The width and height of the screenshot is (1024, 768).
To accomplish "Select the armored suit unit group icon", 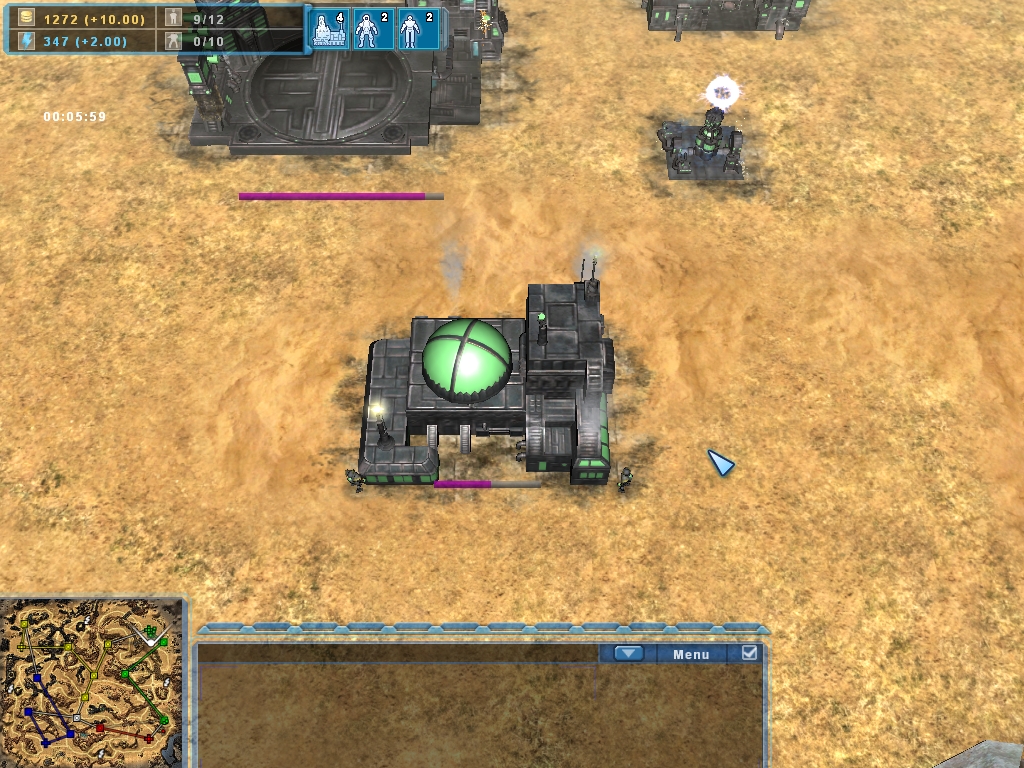I will tap(373, 28).
